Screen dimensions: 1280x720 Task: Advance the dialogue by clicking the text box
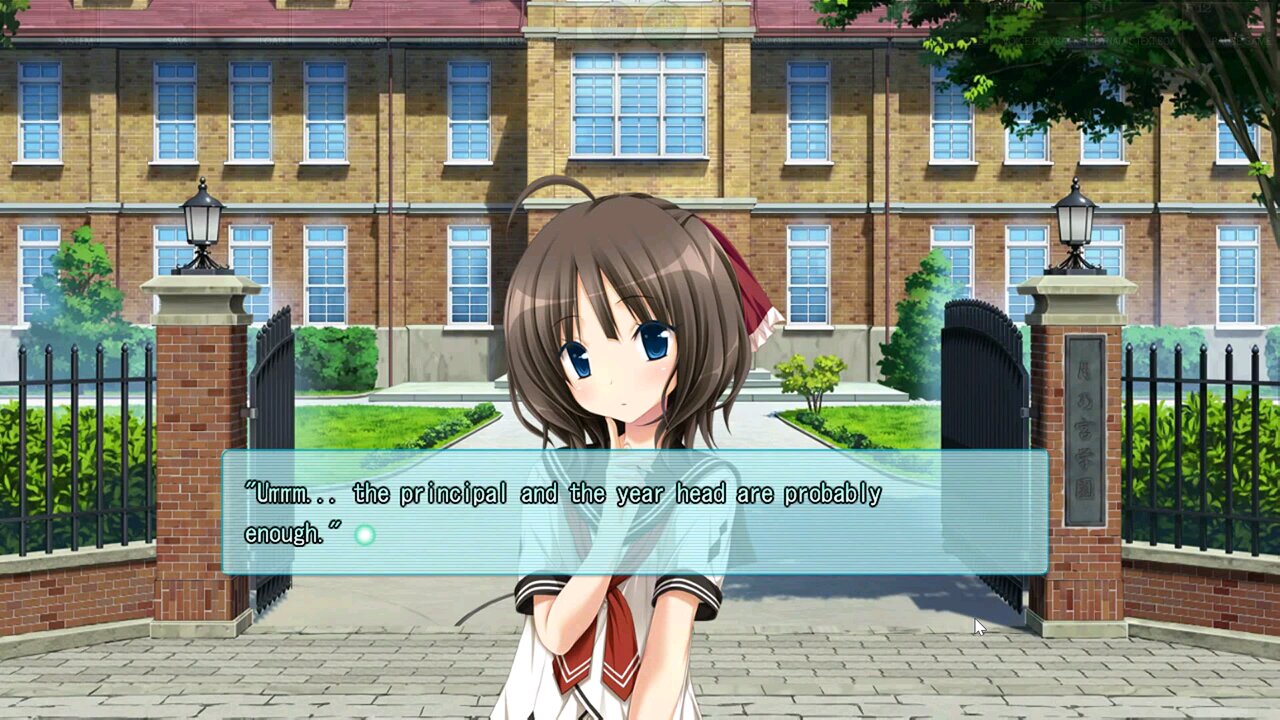(x=635, y=513)
